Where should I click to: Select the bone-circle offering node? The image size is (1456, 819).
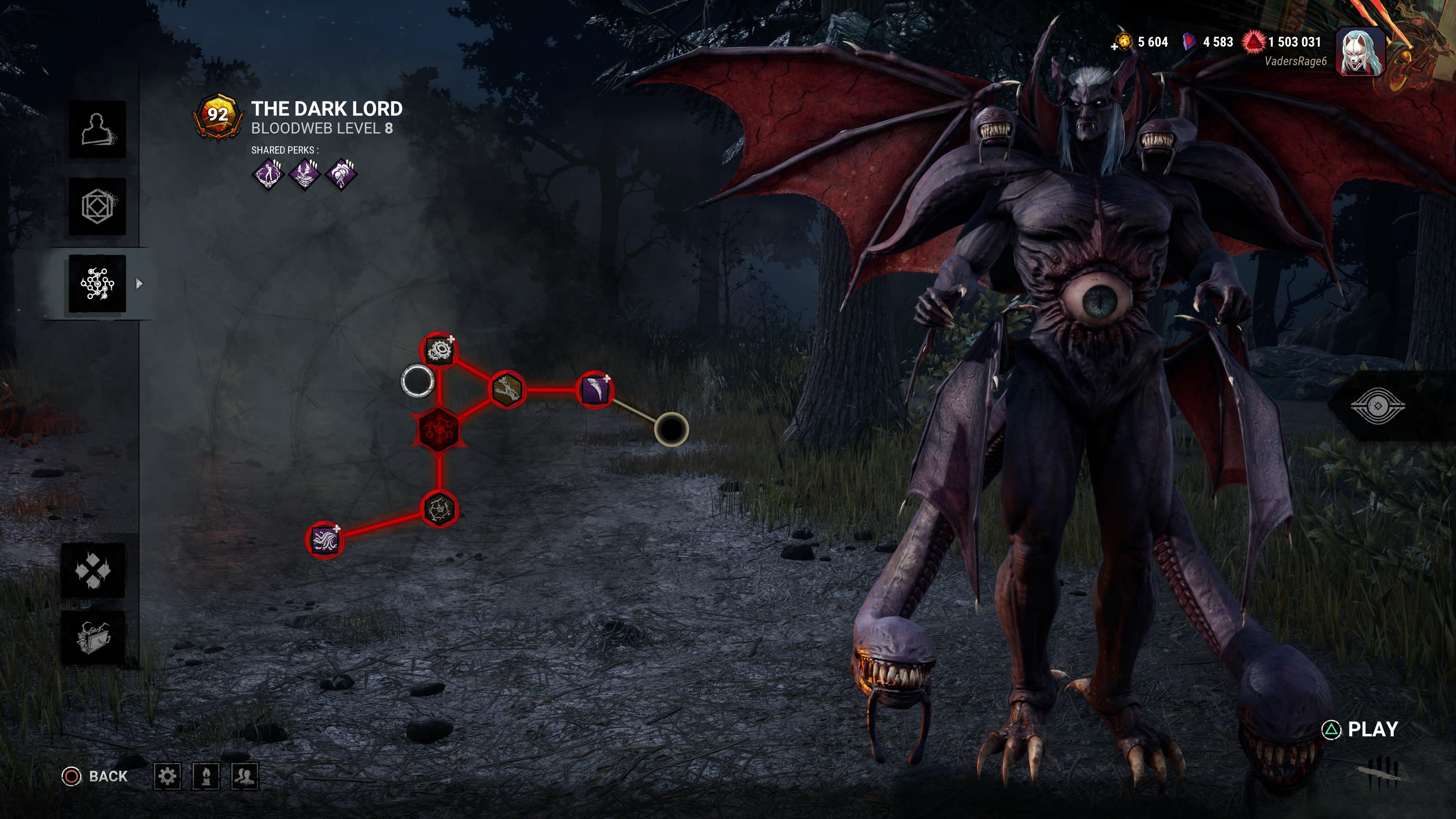click(440, 509)
